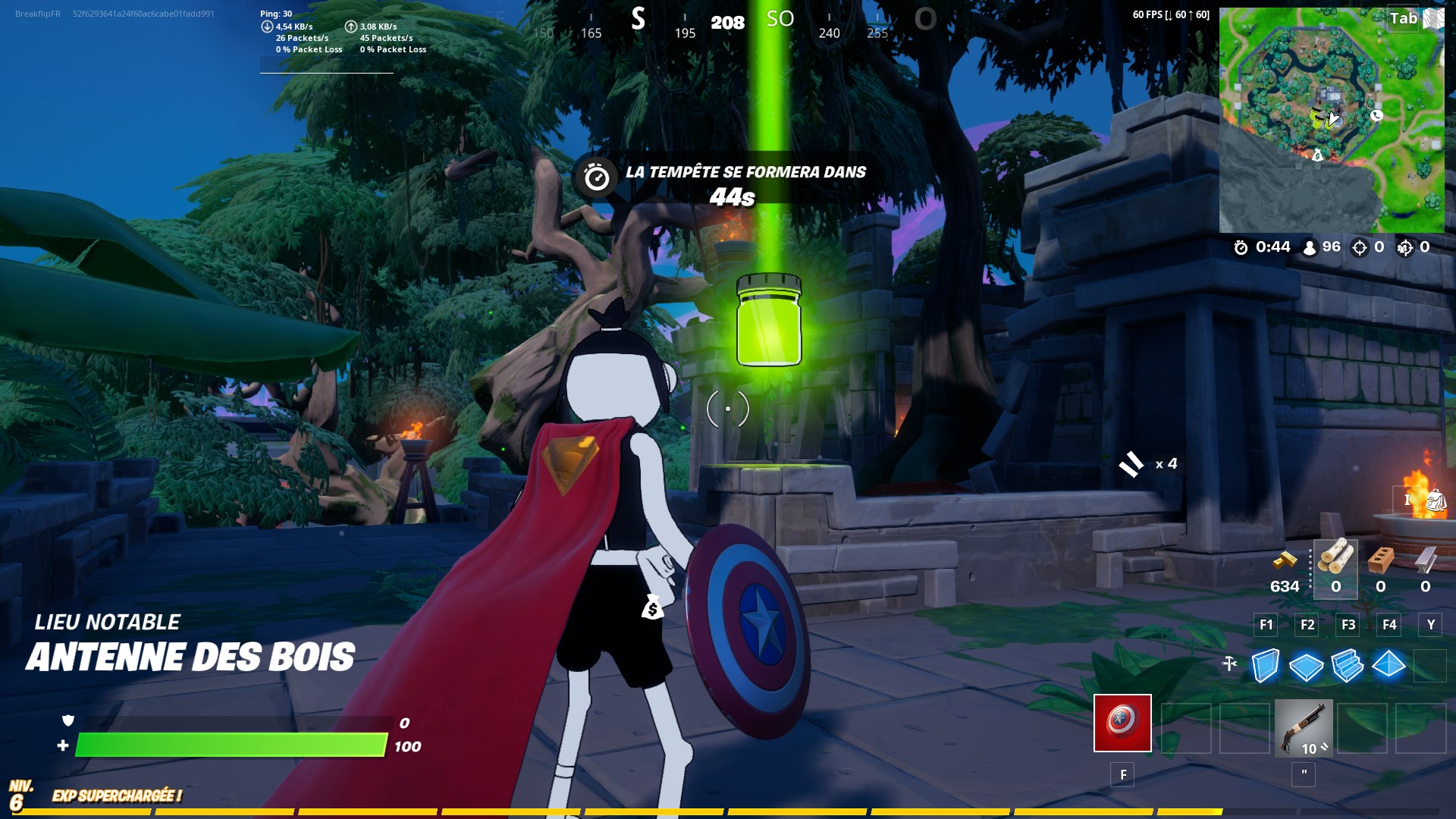Click the edit tool hammer icon
Image resolution: width=1456 pixels, height=819 pixels.
pyautogui.click(x=1230, y=663)
